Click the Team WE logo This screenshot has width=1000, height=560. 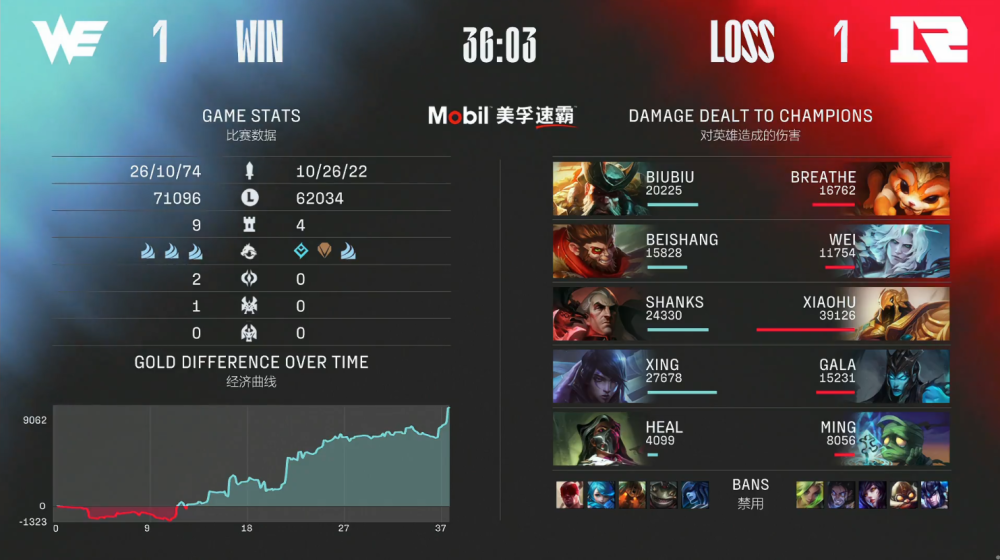point(69,42)
